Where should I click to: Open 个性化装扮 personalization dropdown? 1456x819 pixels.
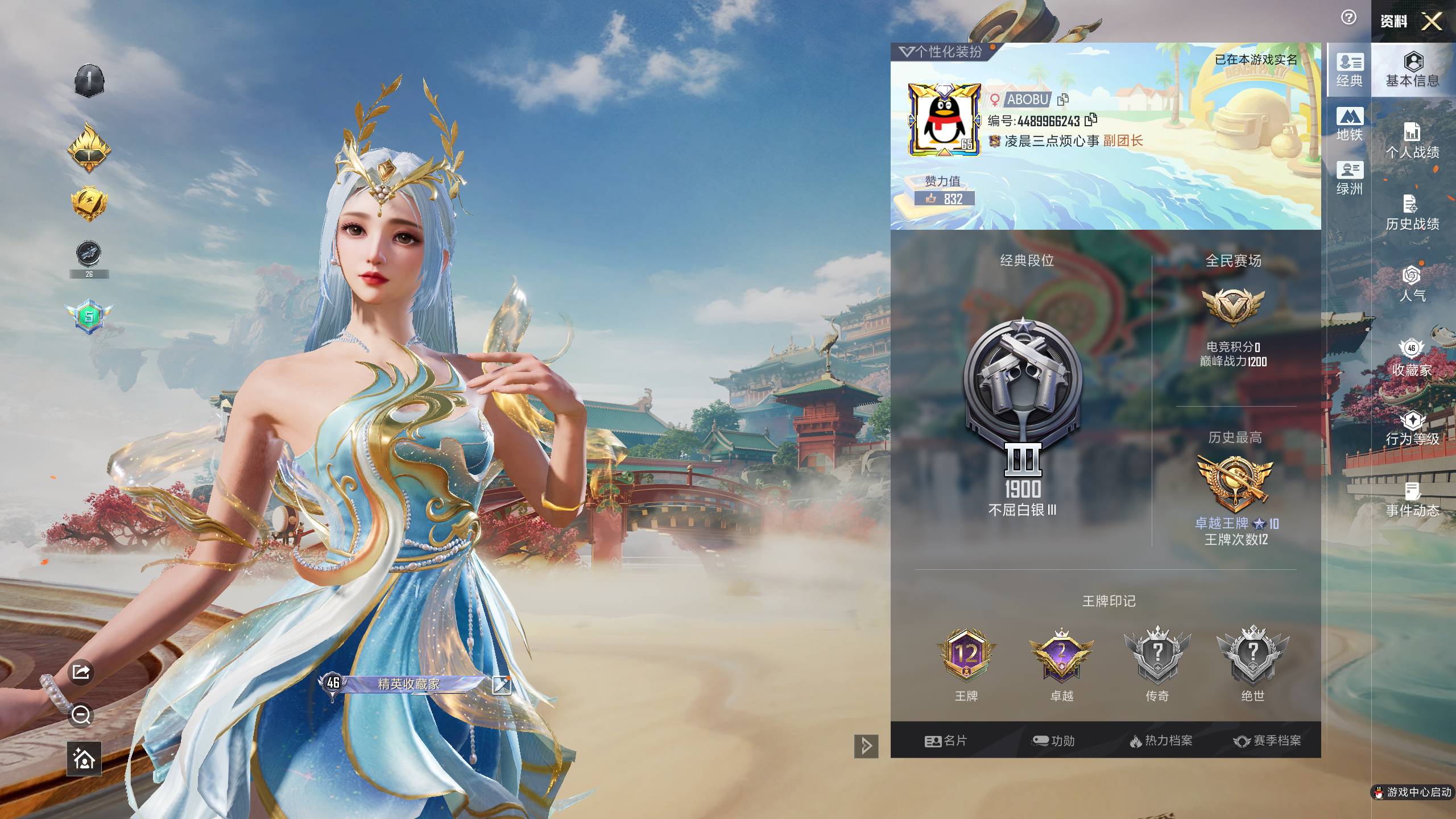941,52
